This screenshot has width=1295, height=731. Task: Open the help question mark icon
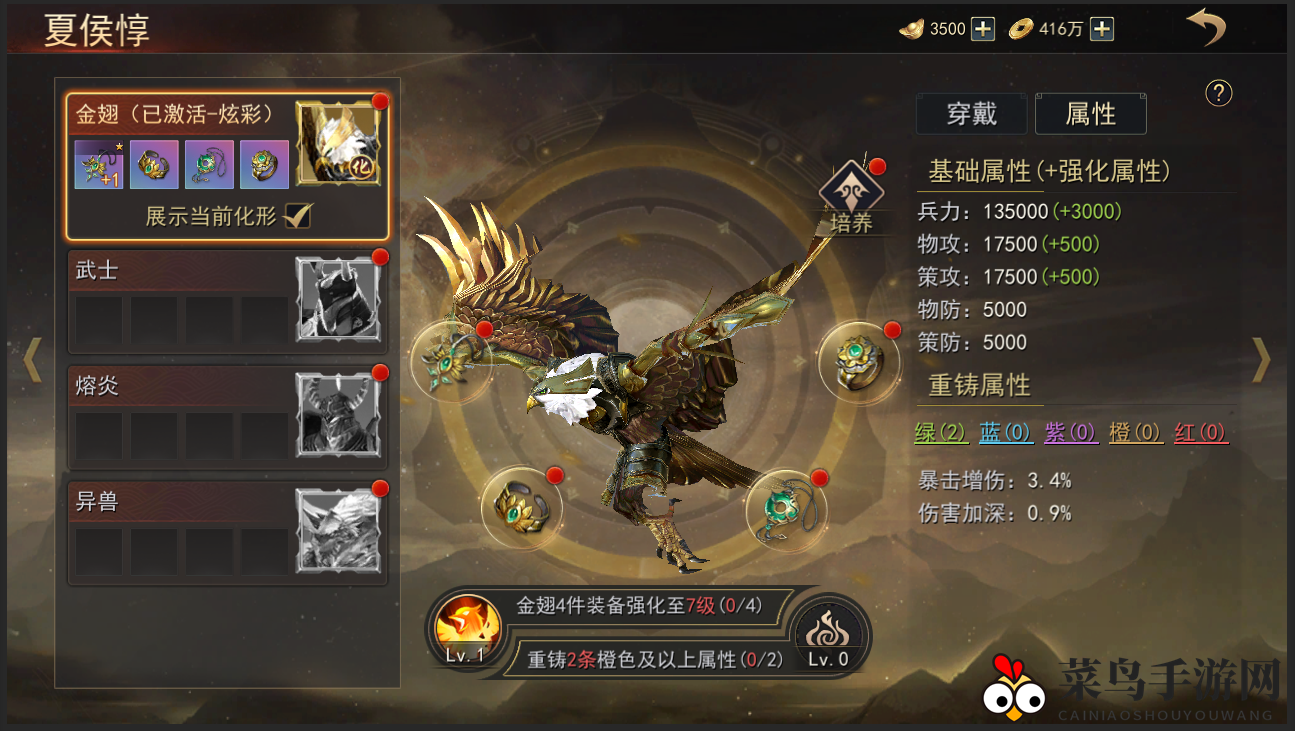point(1218,94)
